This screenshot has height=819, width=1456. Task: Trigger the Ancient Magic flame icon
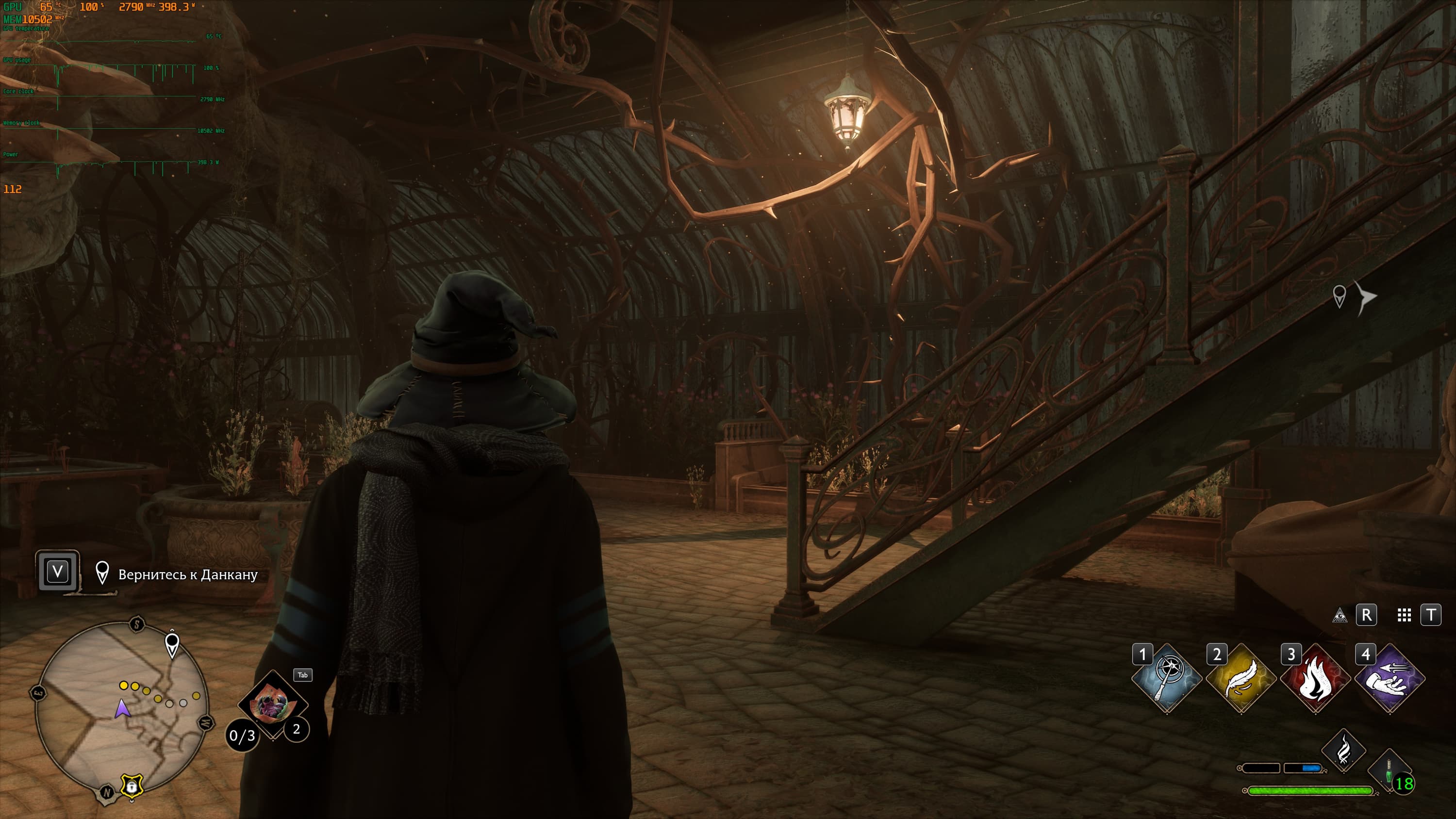click(1343, 751)
